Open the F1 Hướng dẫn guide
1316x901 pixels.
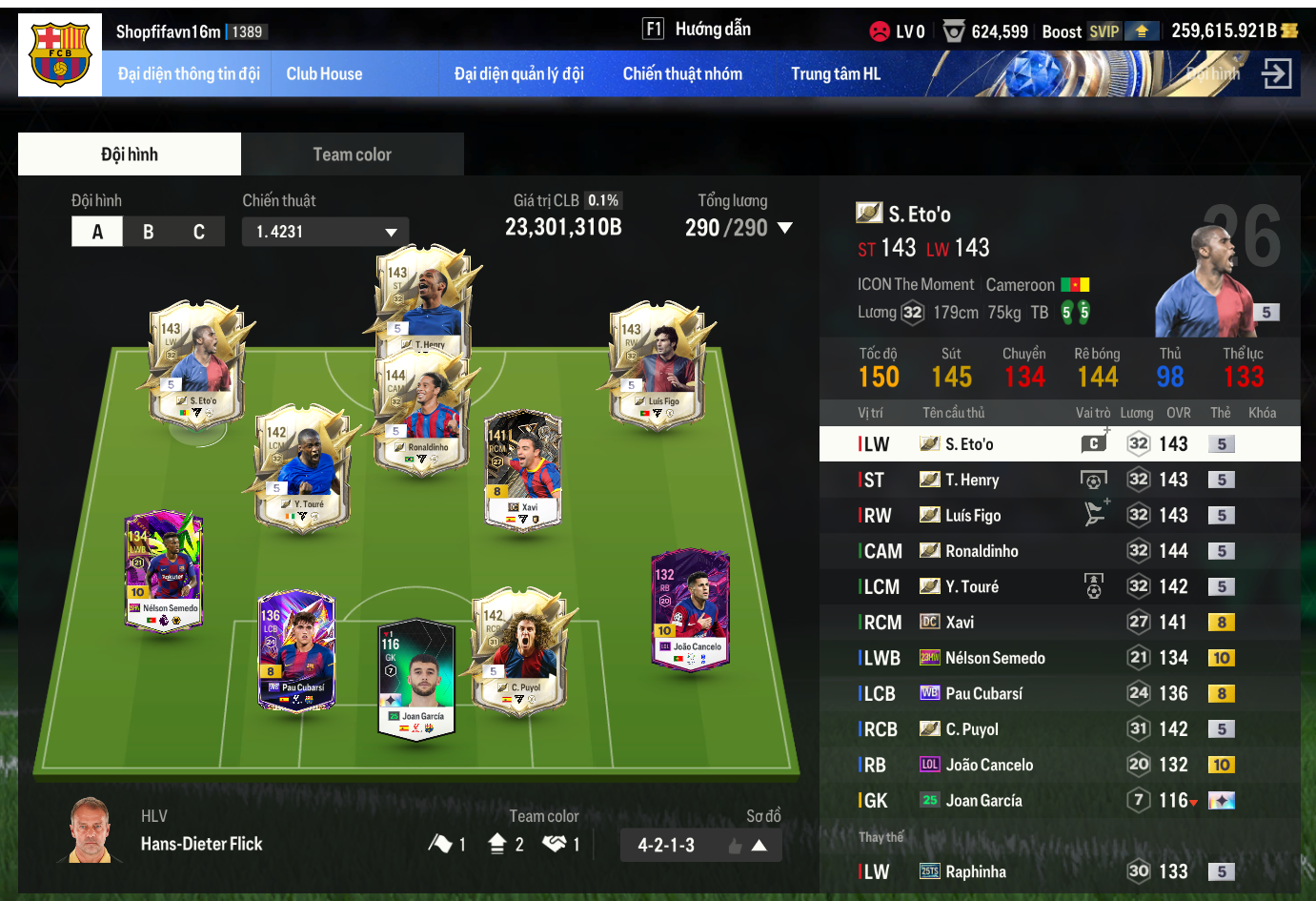click(x=698, y=30)
